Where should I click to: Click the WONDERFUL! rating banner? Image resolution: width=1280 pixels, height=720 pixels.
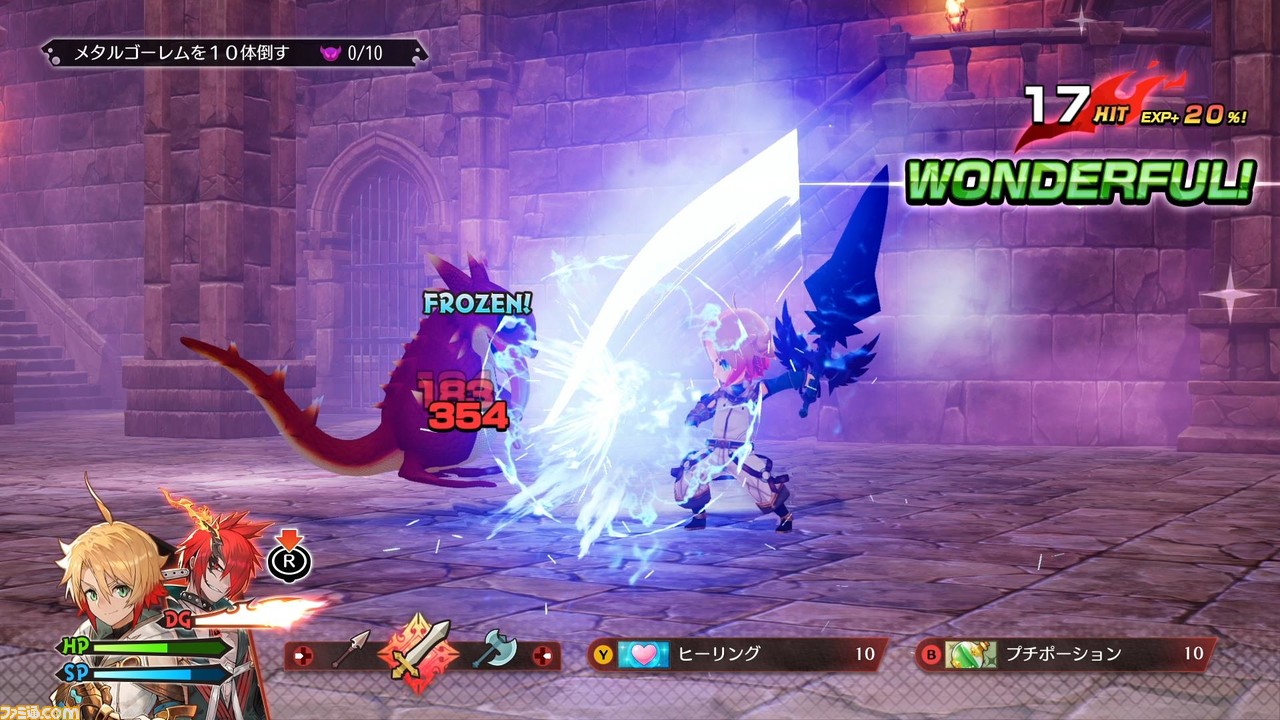[x=1080, y=183]
